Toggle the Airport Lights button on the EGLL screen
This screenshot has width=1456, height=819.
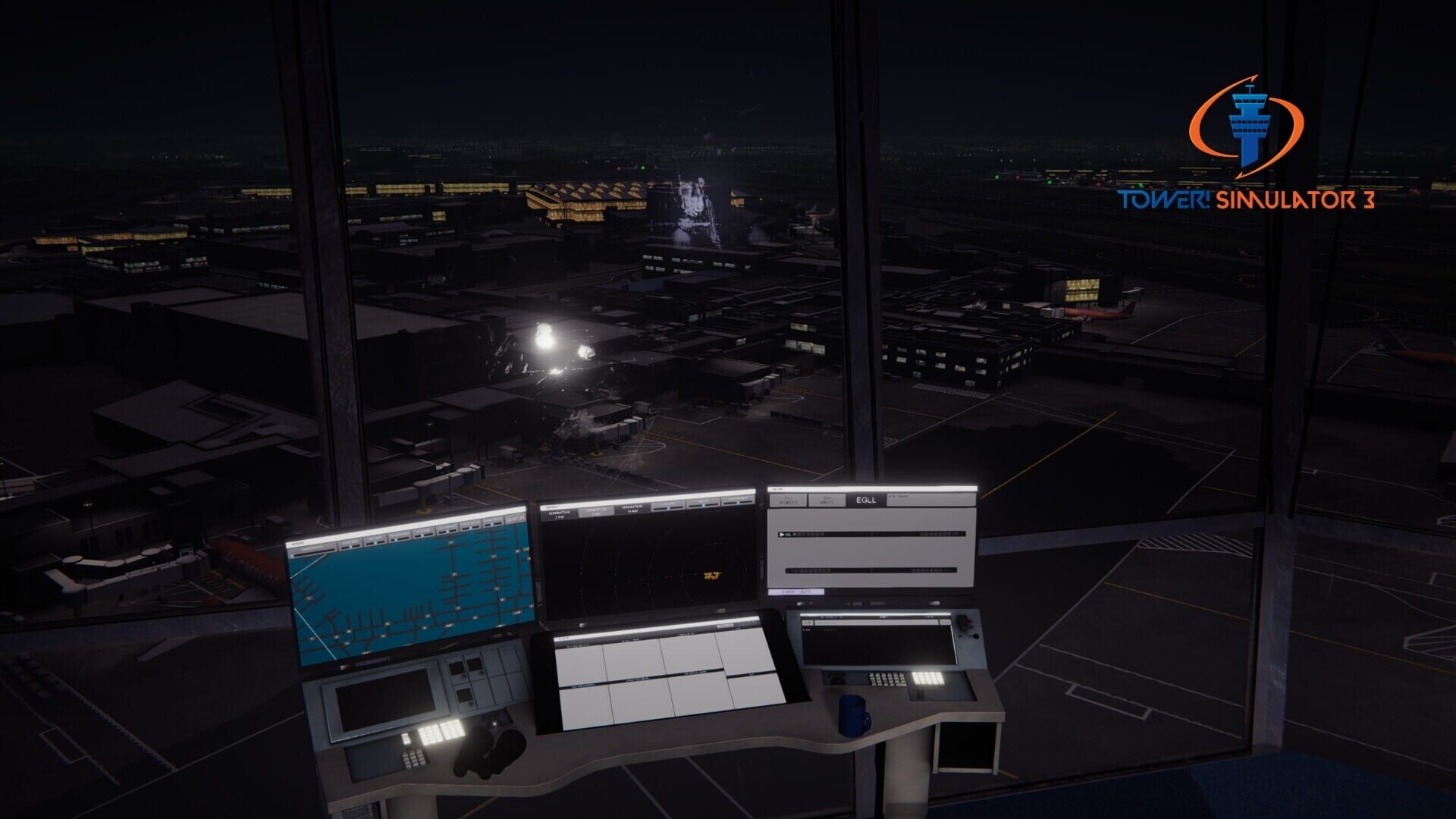(796, 591)
